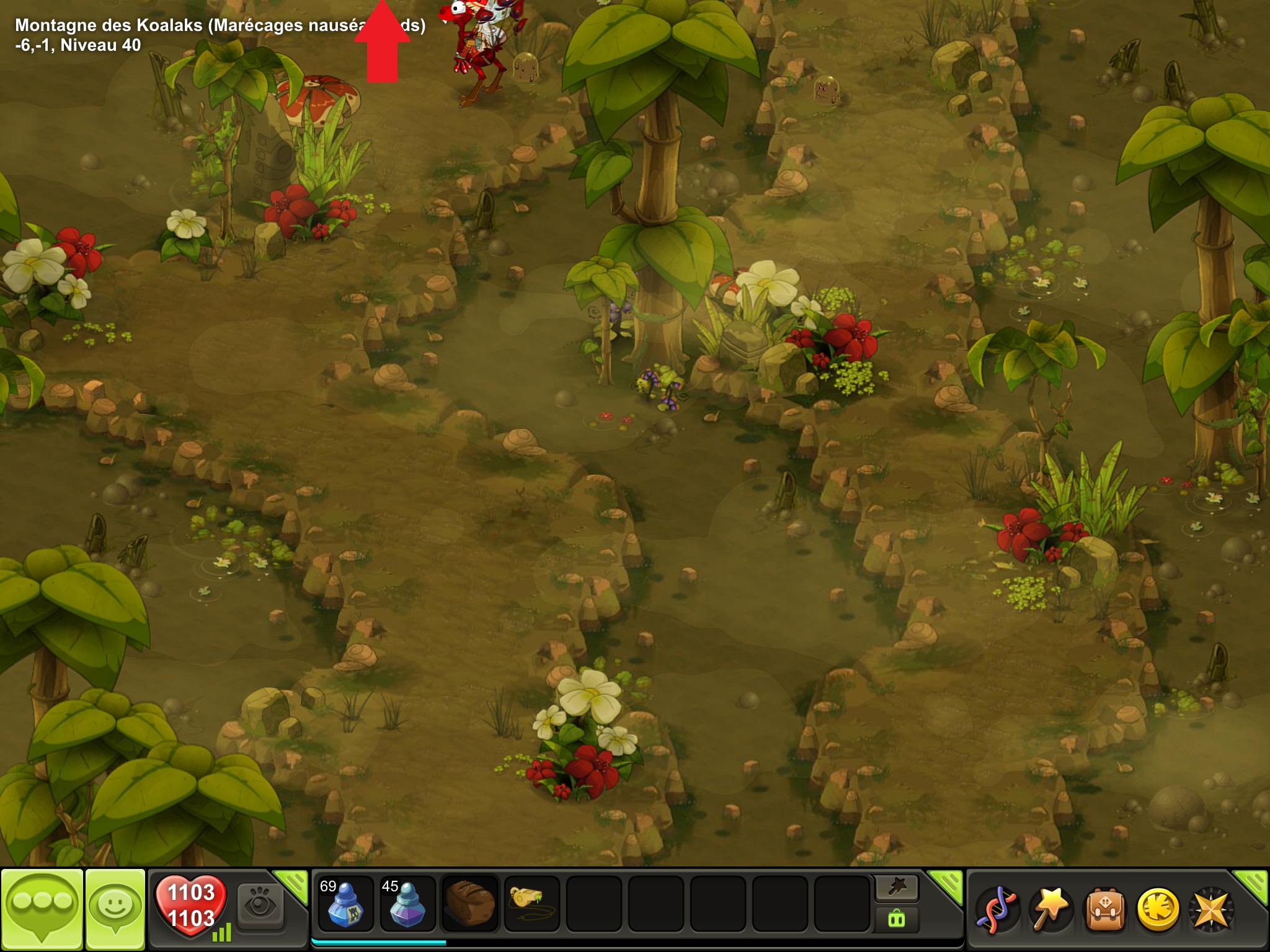Select the bread loaf shortcut slot
1270x952 pixels.
coord(470,904)
